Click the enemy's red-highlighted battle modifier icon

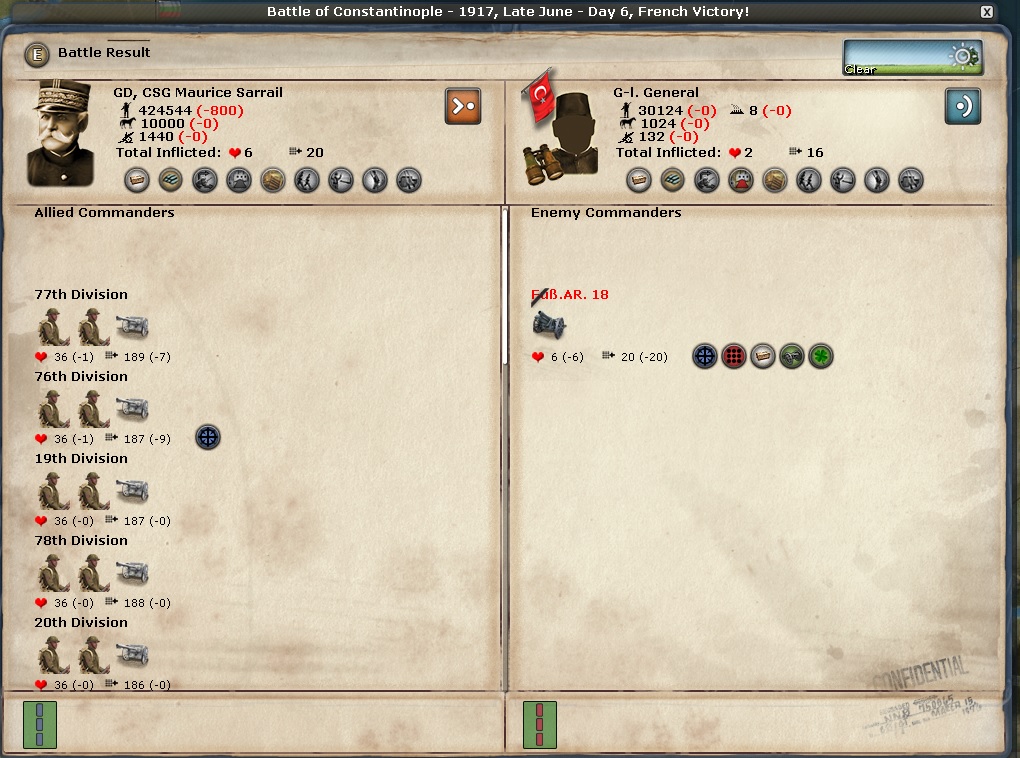click(x=740, y=180)
